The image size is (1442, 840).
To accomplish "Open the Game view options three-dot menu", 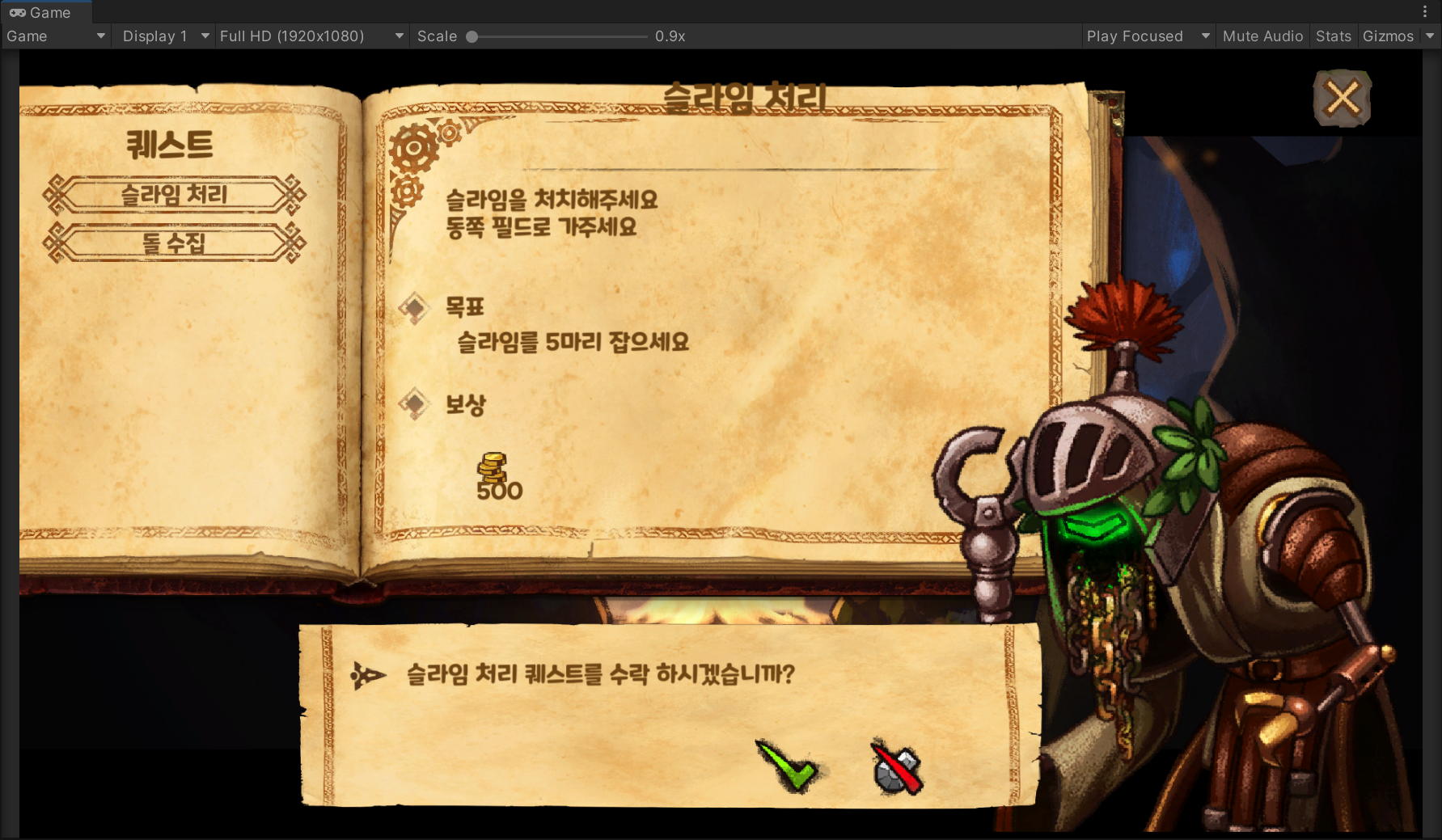I will 1425,10.
